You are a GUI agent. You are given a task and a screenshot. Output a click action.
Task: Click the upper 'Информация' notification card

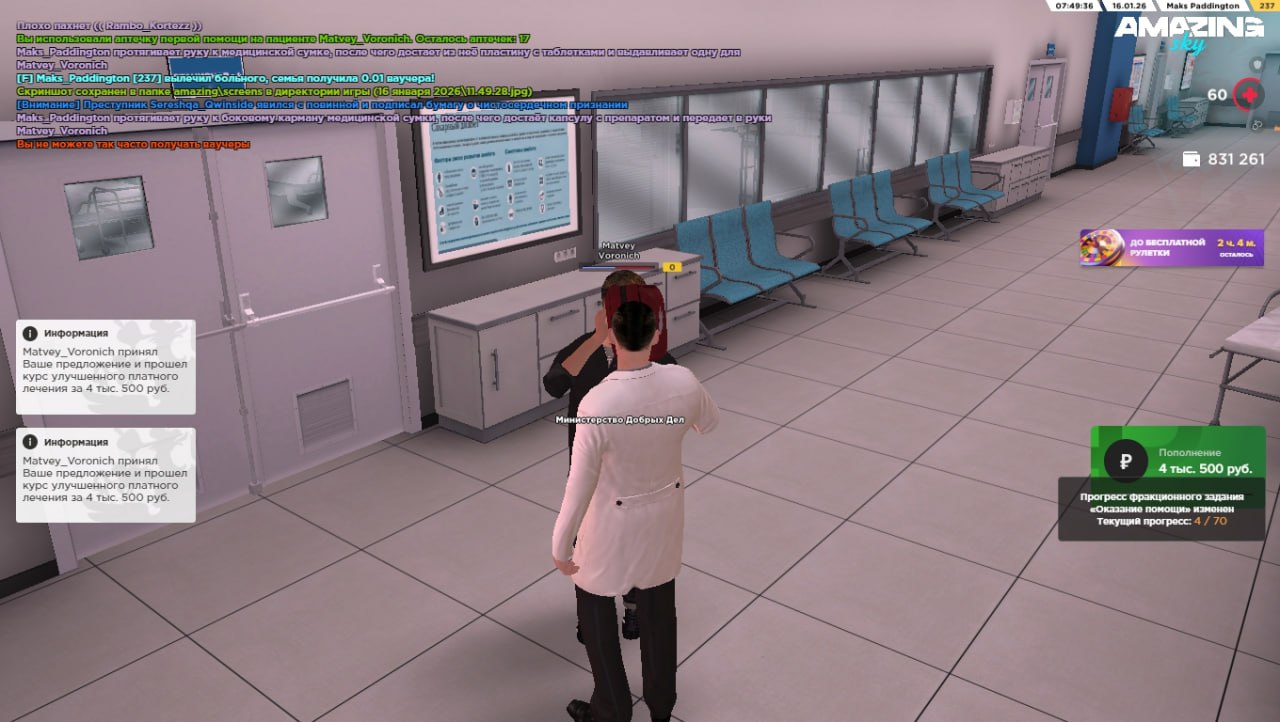pyautogui.click(x=105, y=367)
